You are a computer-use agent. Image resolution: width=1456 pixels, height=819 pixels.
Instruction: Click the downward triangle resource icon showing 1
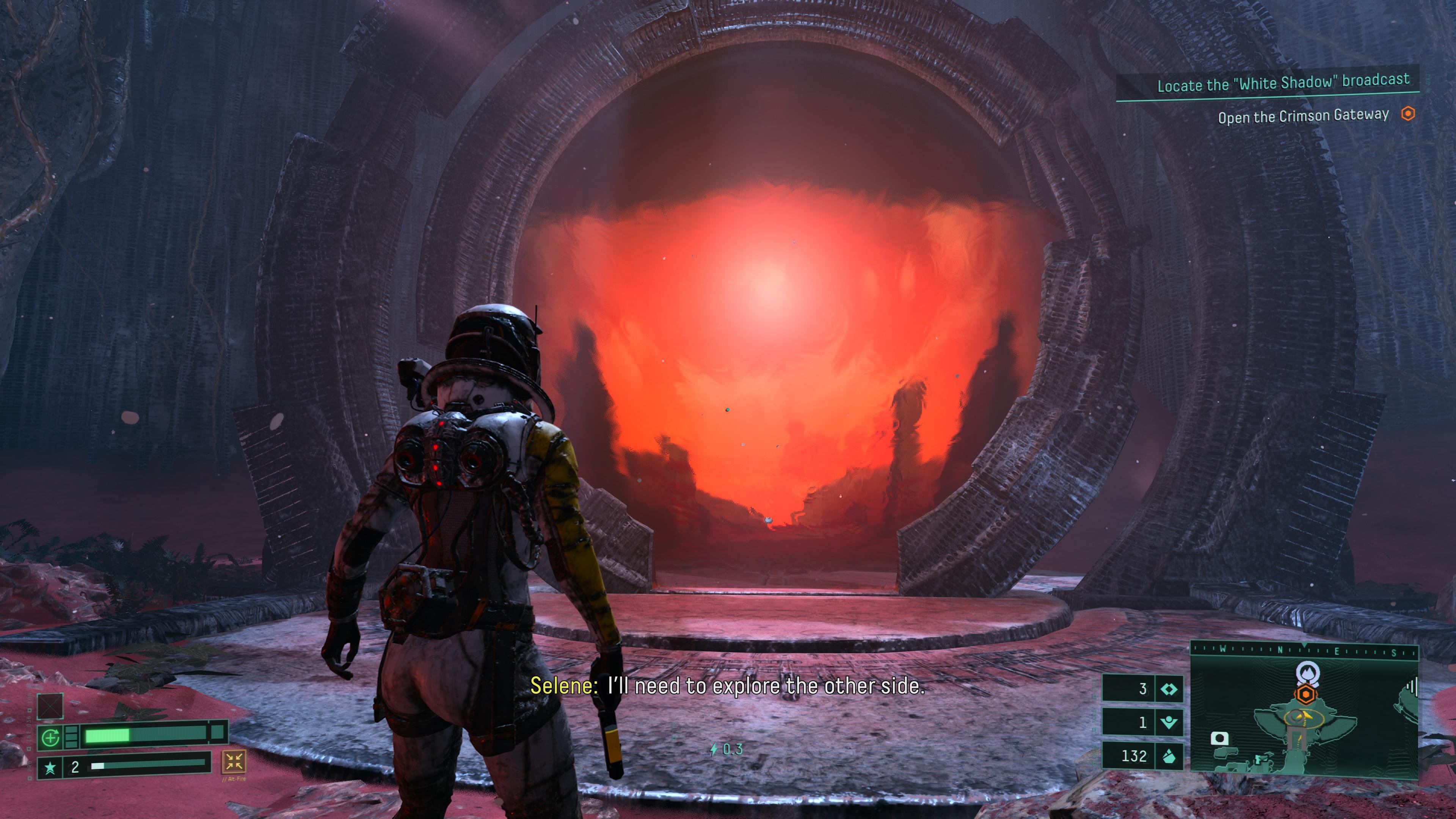pyautogui.click(x=1168, y=722)
